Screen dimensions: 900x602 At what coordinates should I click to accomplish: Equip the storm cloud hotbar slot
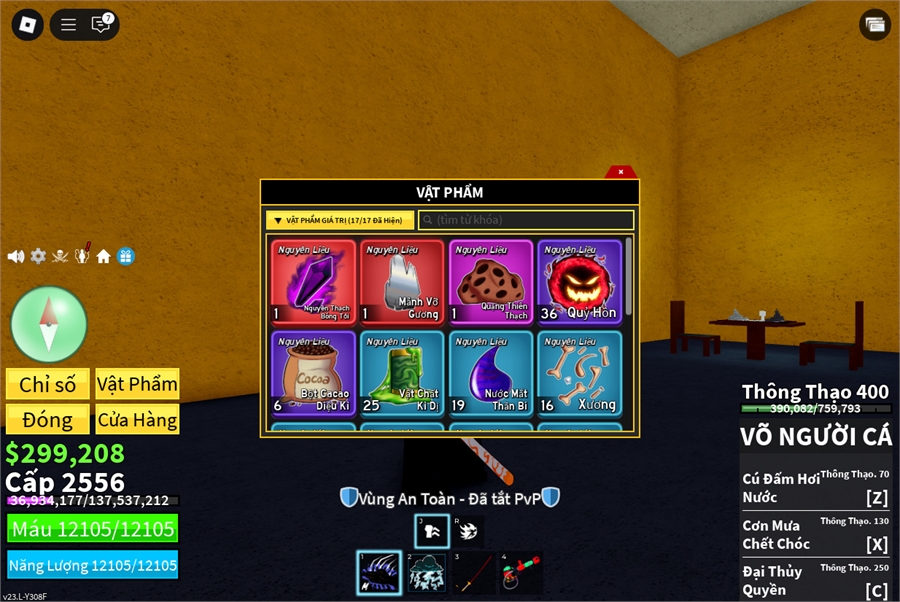click(x=427, y=574)
